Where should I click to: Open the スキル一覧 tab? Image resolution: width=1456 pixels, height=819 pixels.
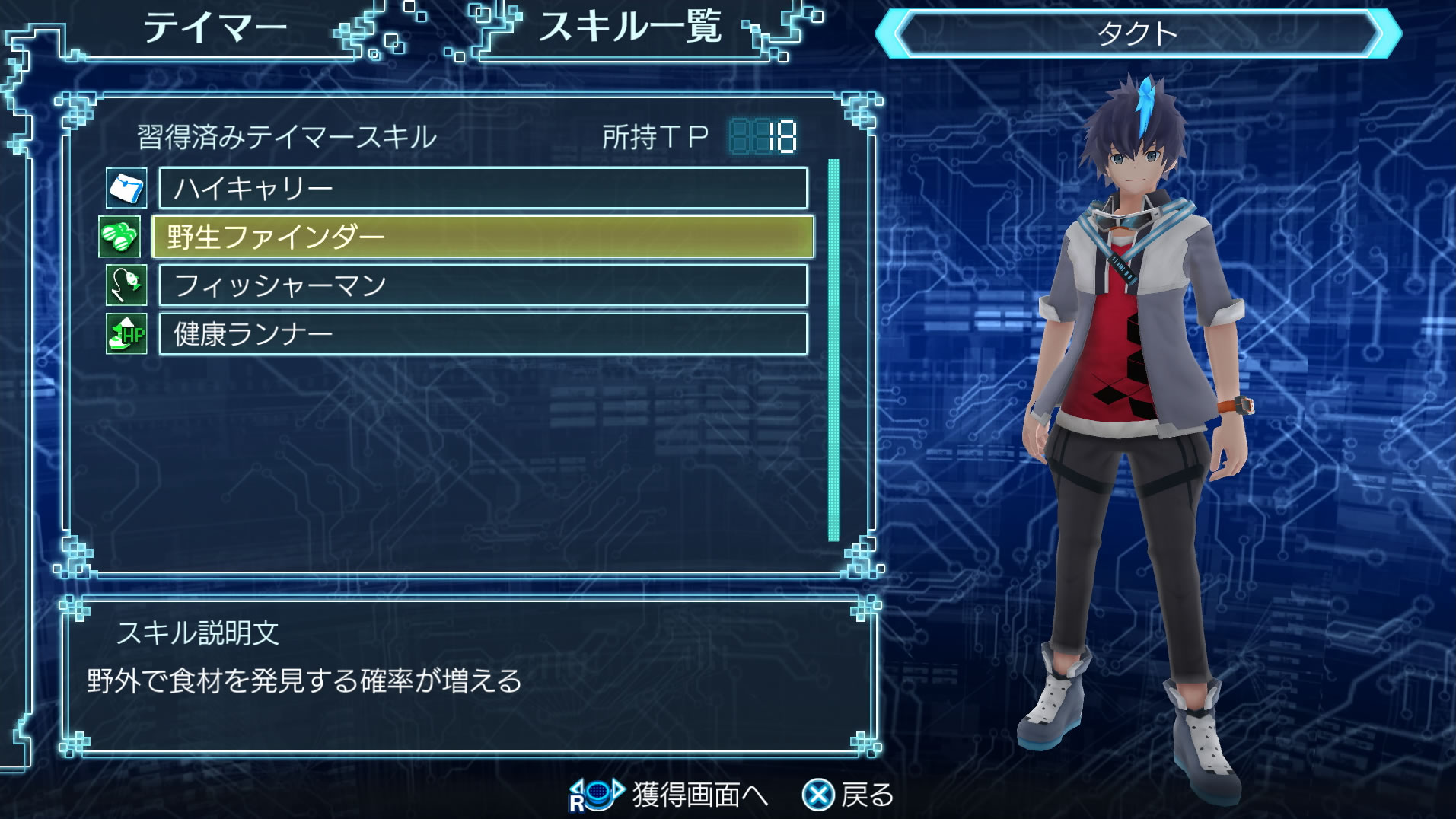point(629,29)
